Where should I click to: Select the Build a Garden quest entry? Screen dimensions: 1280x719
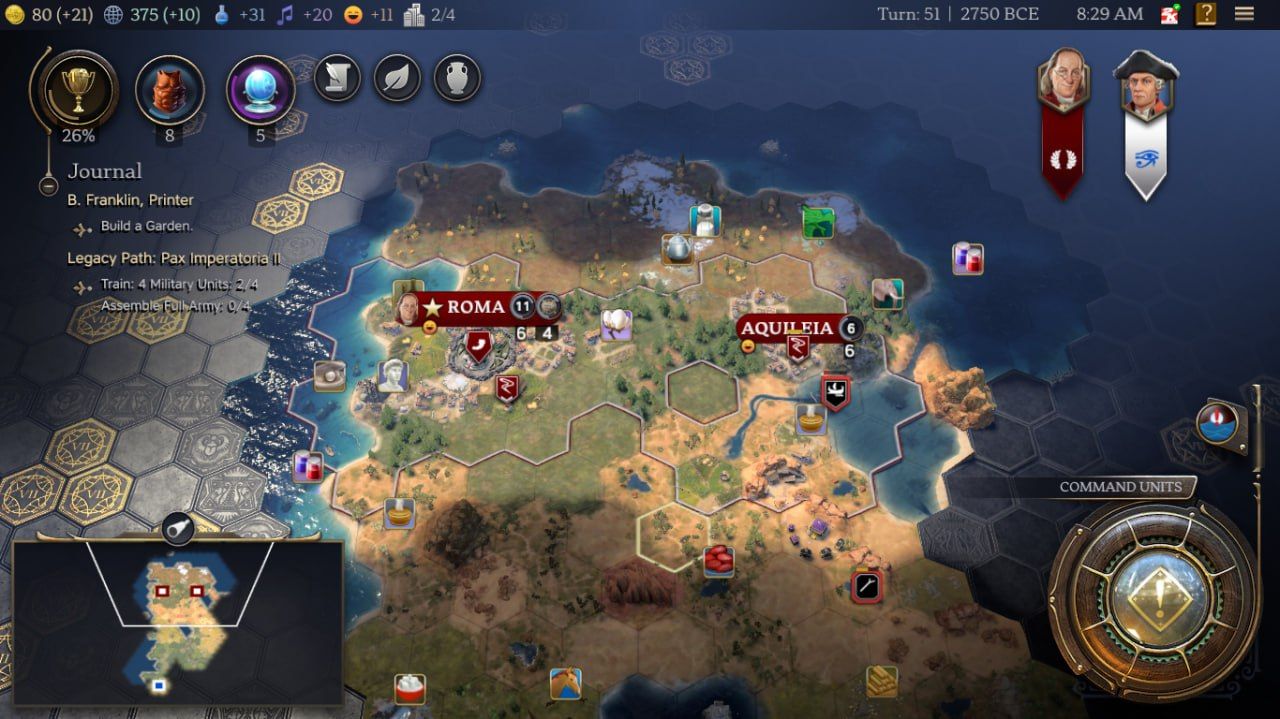pos(146,227)
